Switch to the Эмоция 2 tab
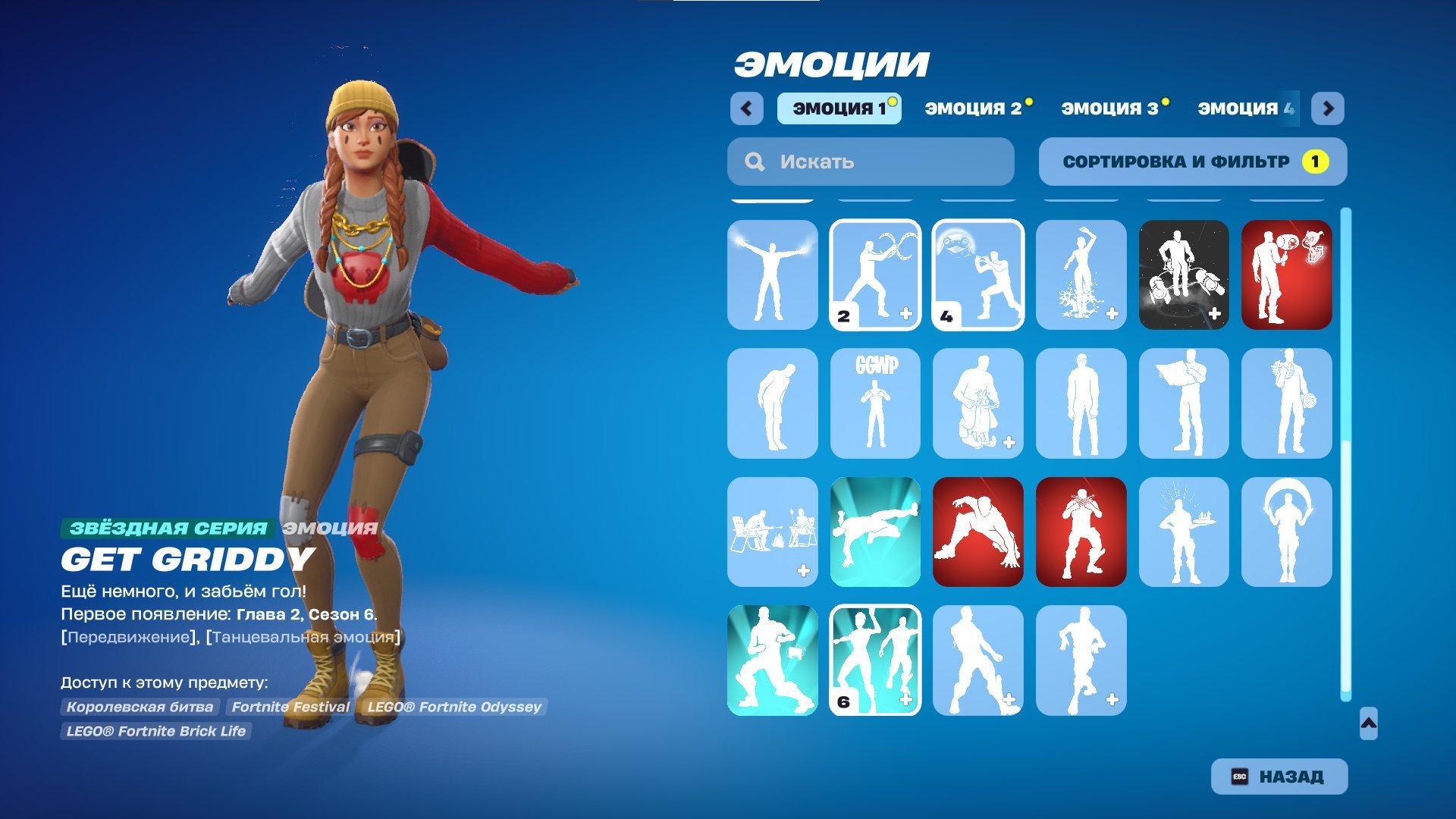The height and width of the screenshot is (819, 1456). coord(977,108)
